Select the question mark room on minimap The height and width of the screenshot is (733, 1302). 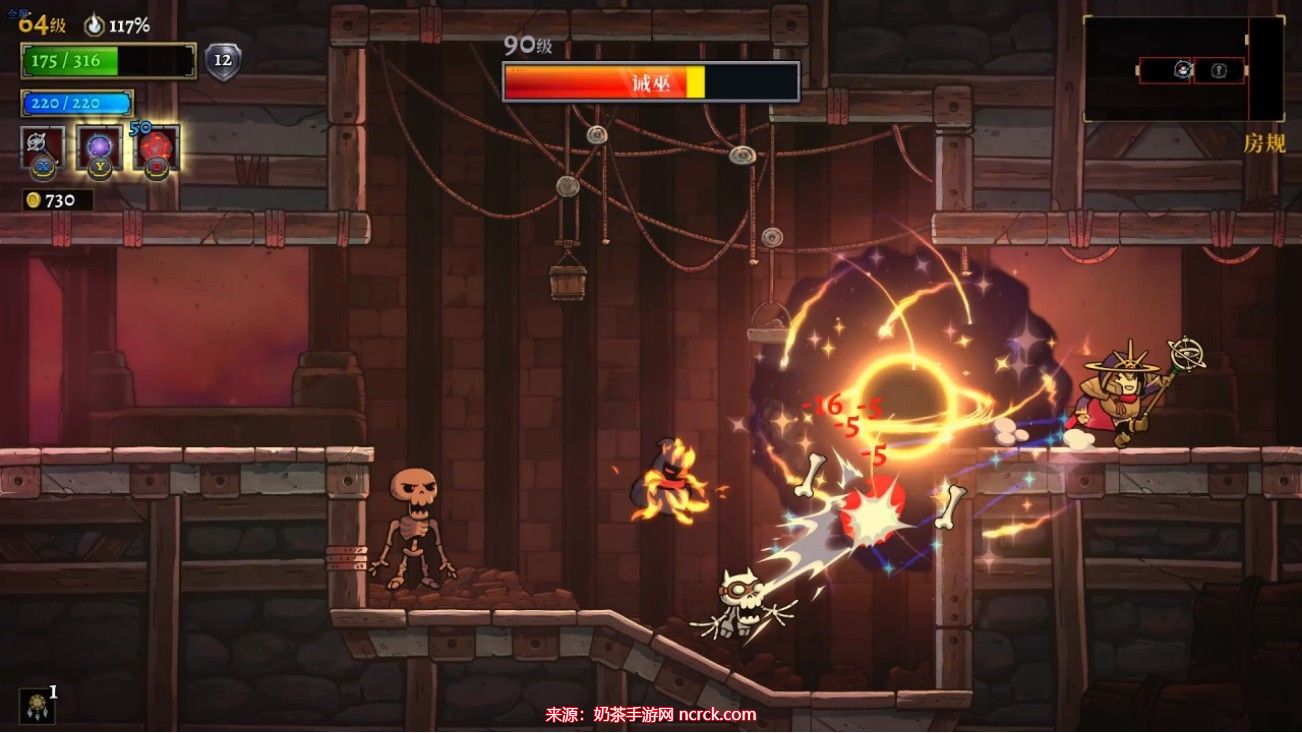(1219, 70)
